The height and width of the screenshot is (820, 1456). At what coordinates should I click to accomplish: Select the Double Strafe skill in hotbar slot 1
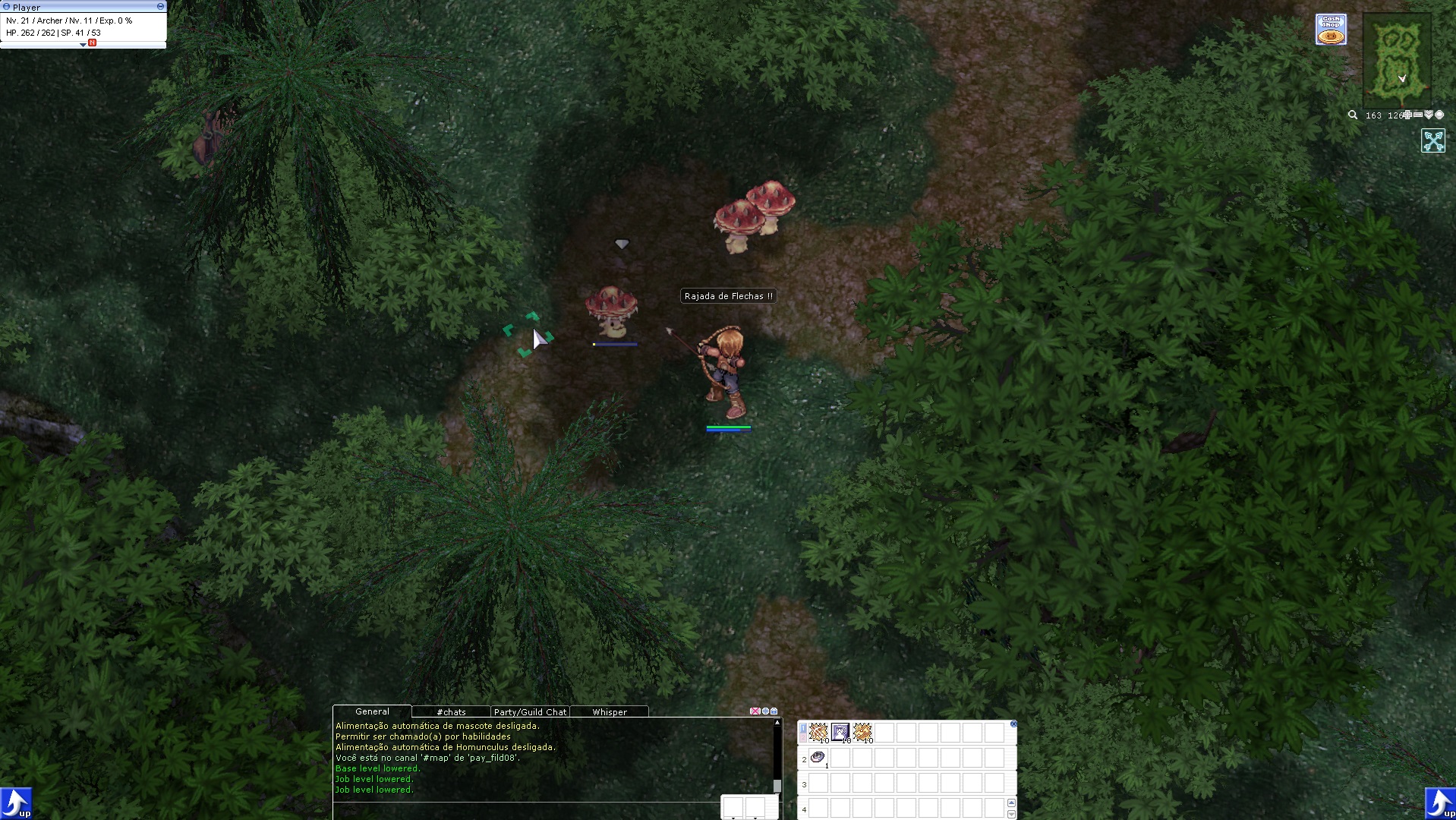pos(818,733)
